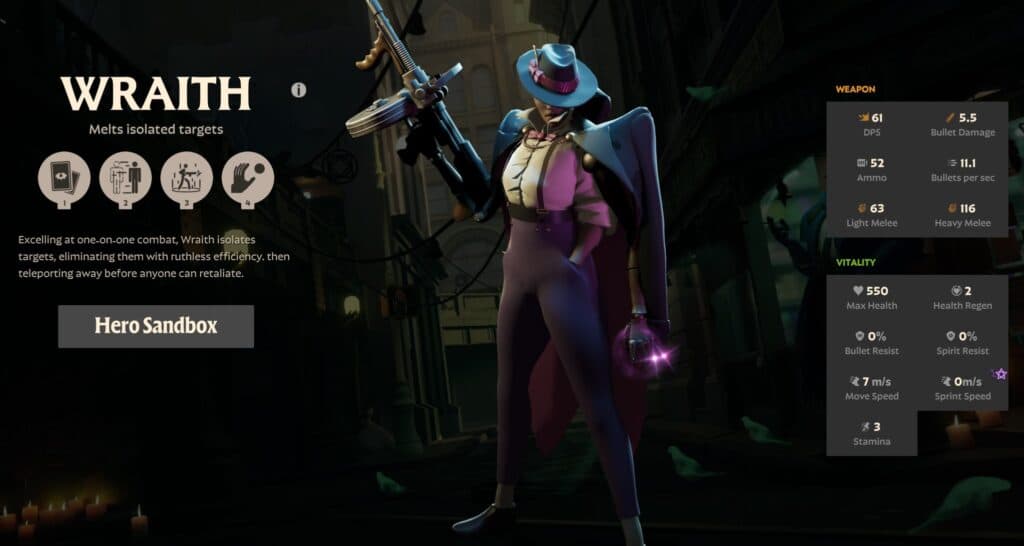Open the Hero Sandbox
Viewport: 1024px width, 546px height.
(x=156, y=326)
